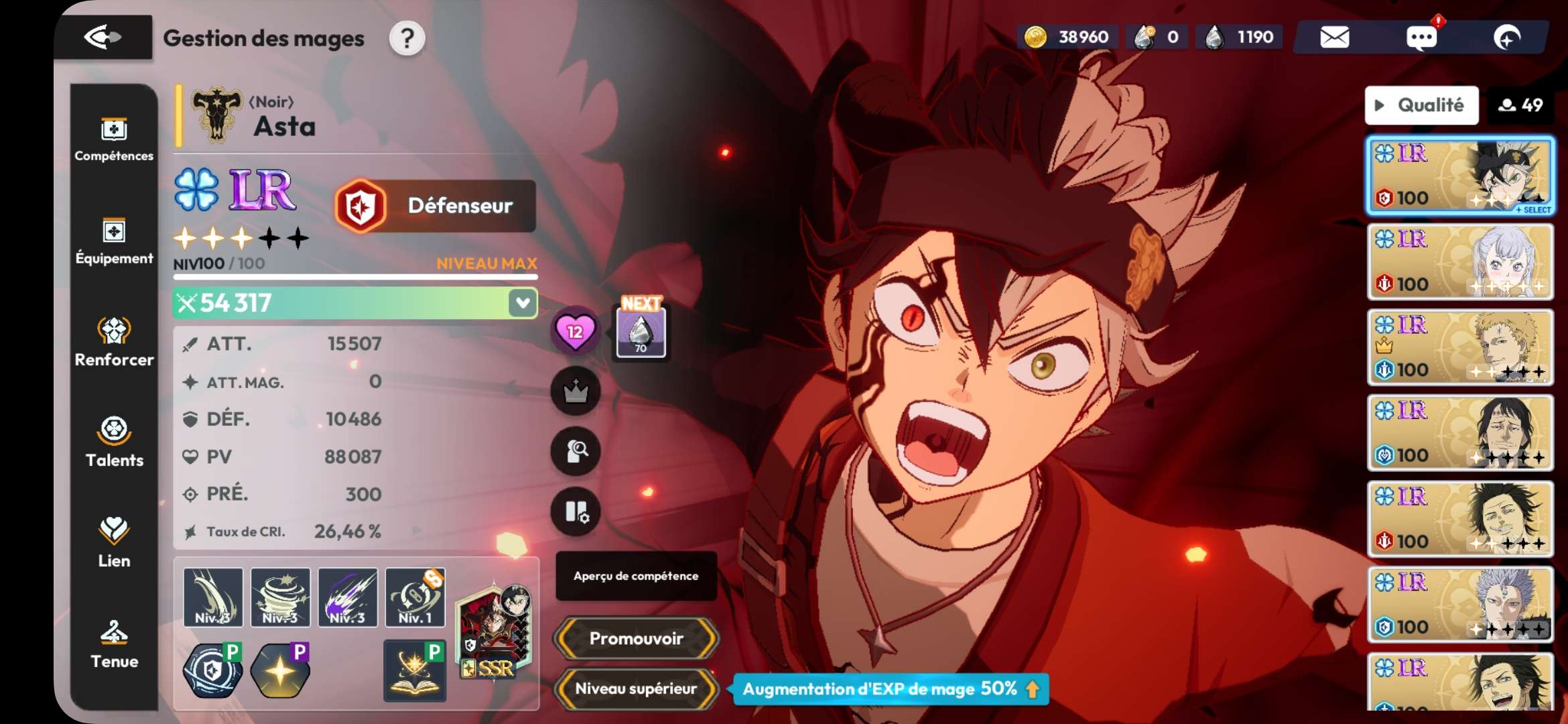This screenshot has width=1568, height=724.
Task: Expand the 54 317 power stats dropdown
Action: 523,303
